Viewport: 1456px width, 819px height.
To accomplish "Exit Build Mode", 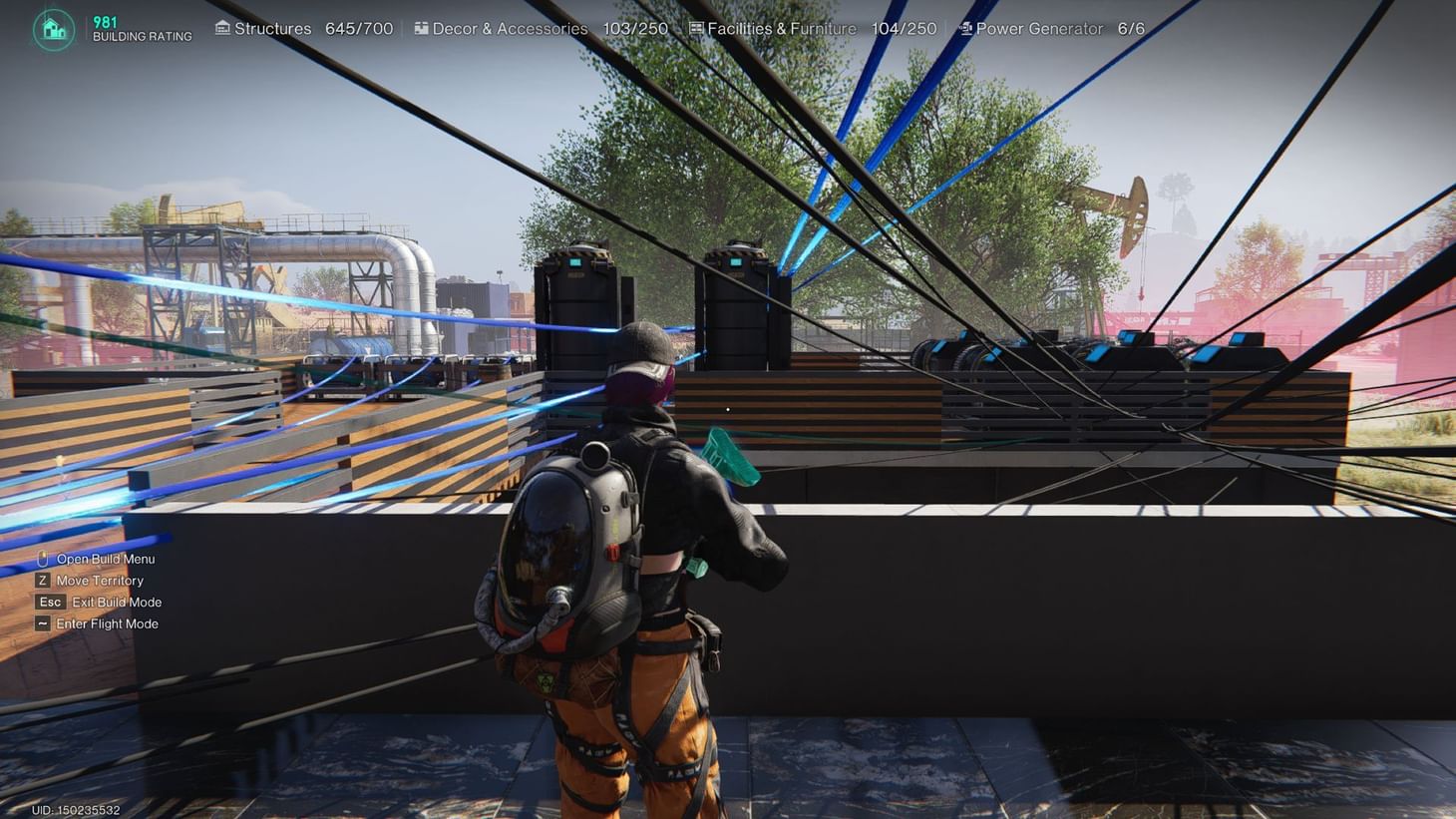I will tap(115, 602).
